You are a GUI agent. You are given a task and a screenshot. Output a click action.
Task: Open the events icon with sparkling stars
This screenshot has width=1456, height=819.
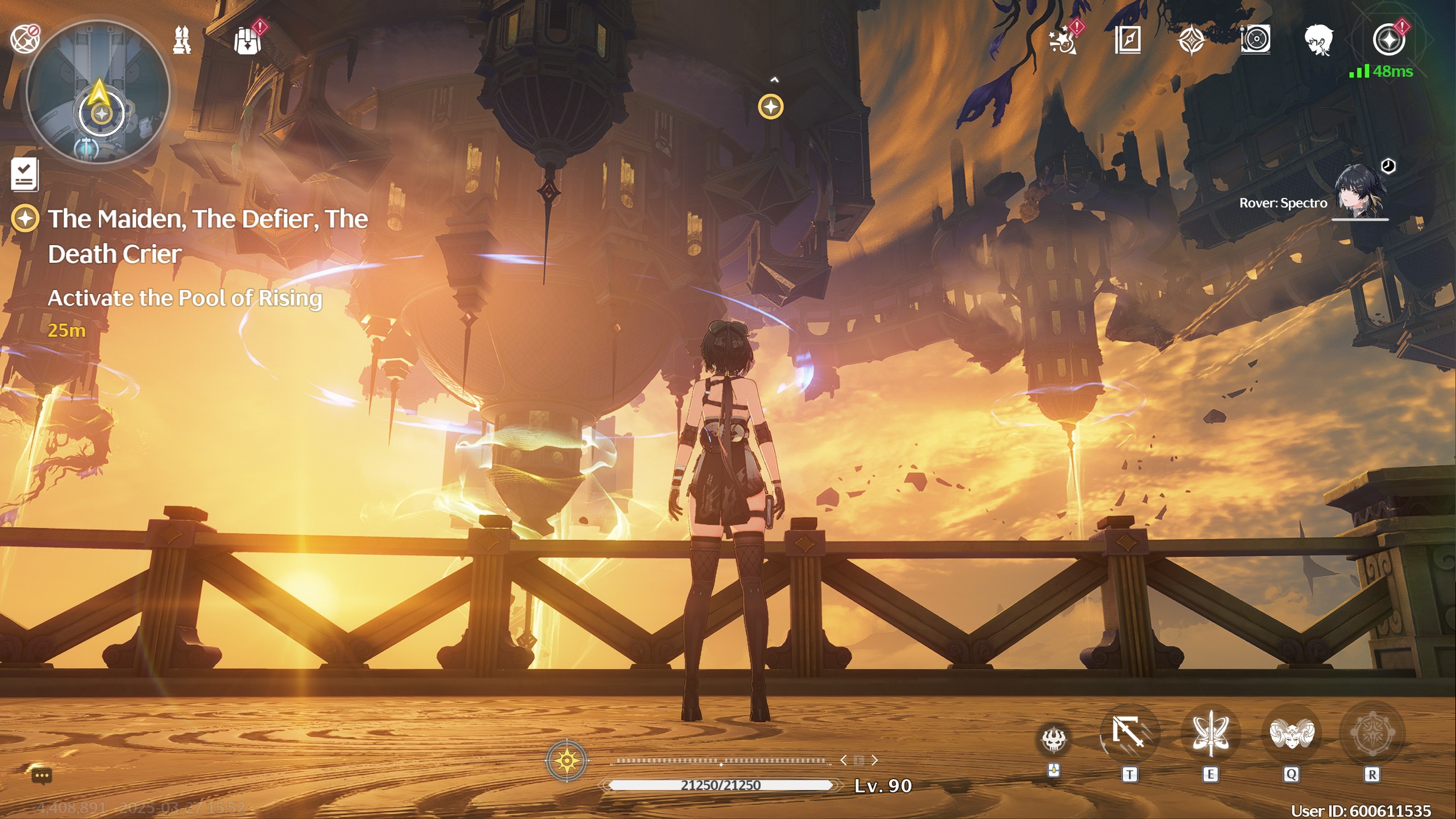click(x=1063, y=41)
